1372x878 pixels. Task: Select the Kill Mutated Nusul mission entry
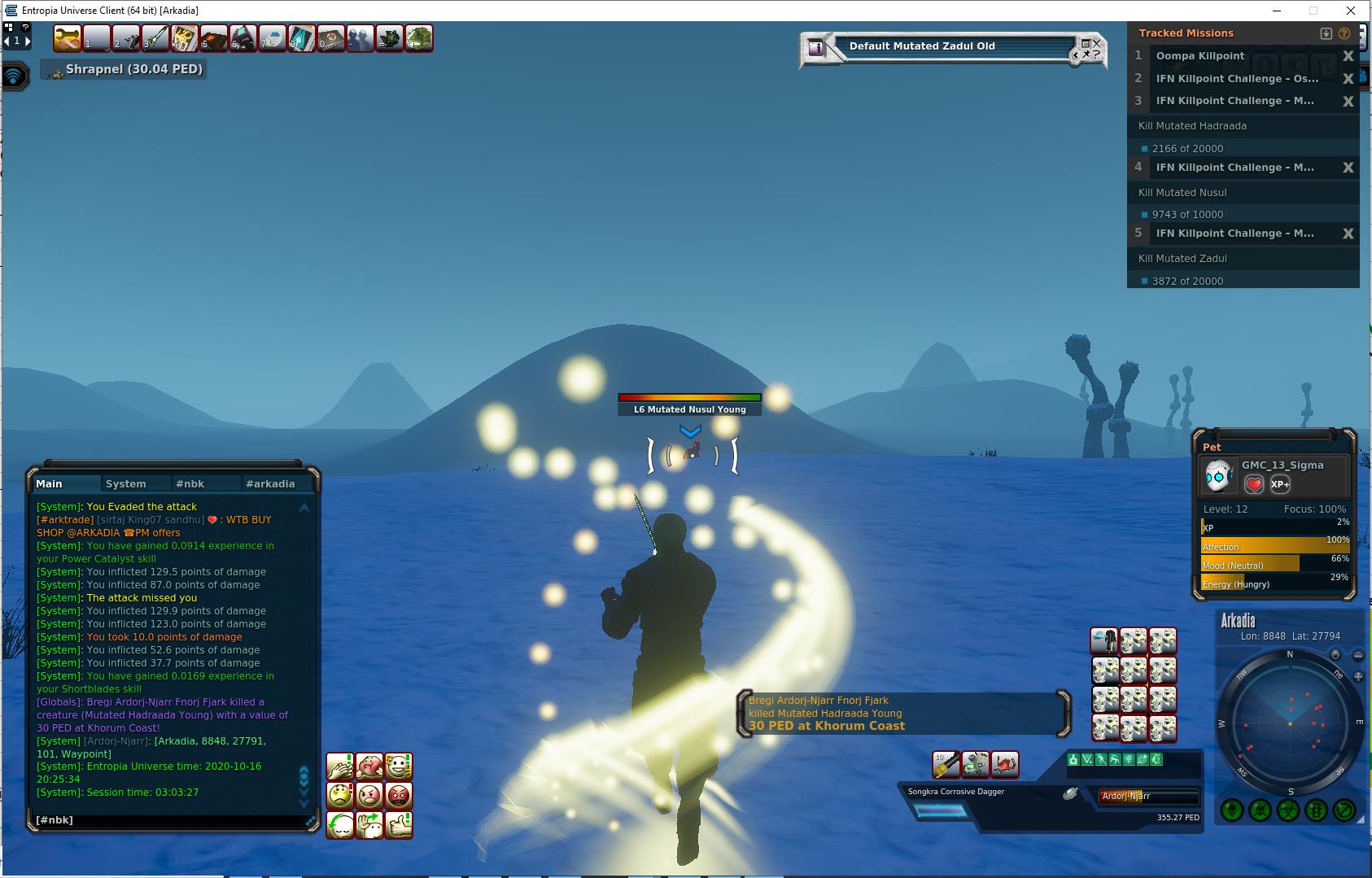1182,193
